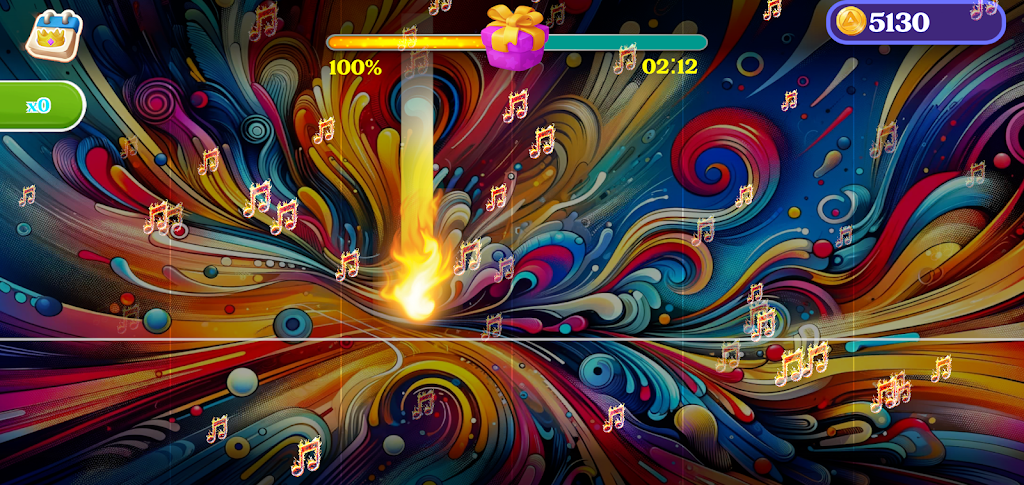1024x485 pixels.
Task: Tap the gold coin balance counter
Action: 914,22
